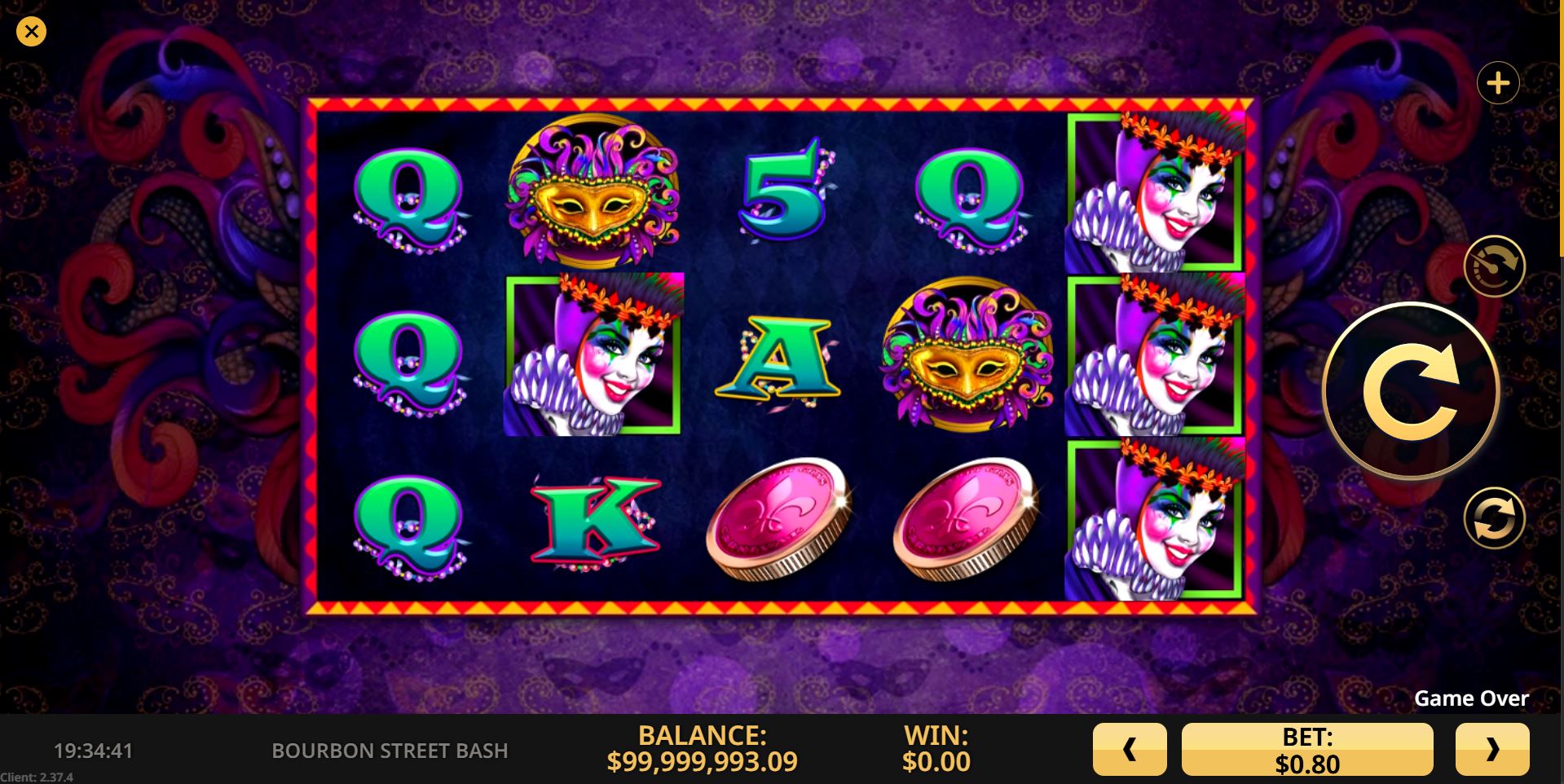Decrease the bet with the left arrow
Viewport: 1564px width, 784px height.
click(x=1130, y=748)
